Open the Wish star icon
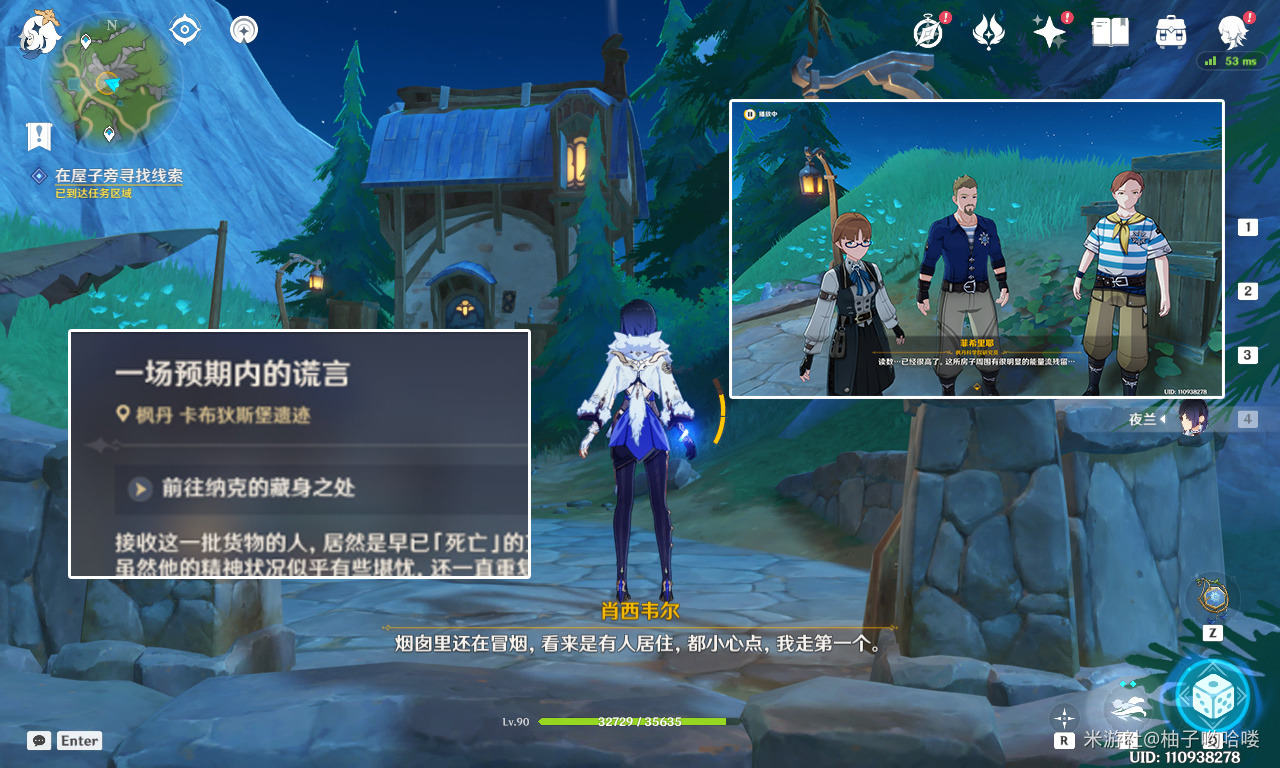 1049,31
